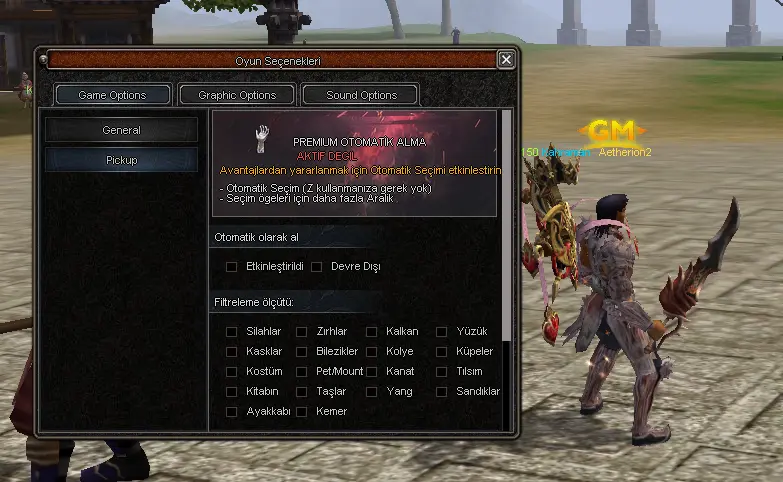Screen dimensions: 783x482
Task: Toggle the Kalkan filter checkbox
Action: click(372, 332)
